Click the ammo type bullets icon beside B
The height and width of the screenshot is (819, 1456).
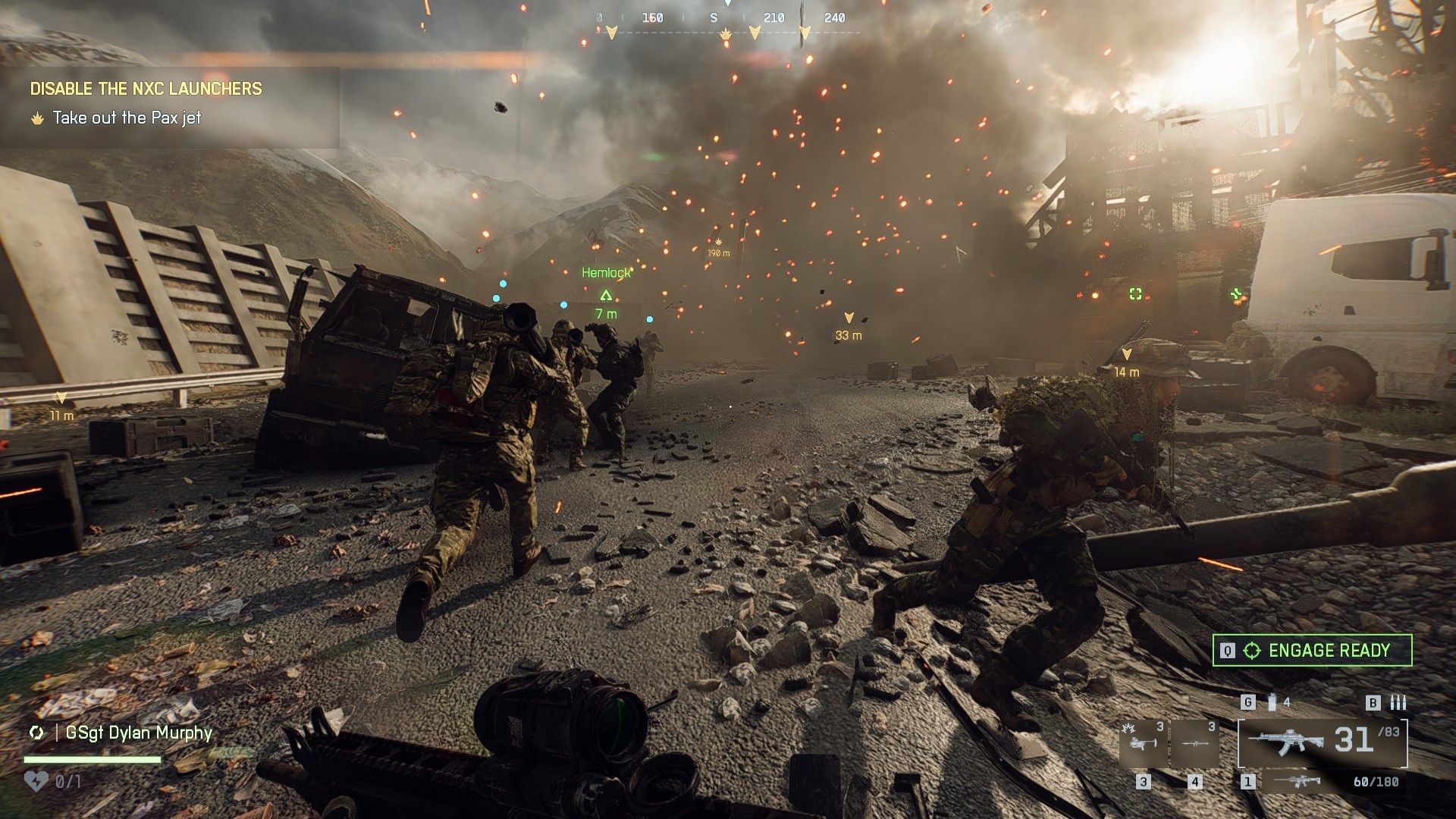1398,702
